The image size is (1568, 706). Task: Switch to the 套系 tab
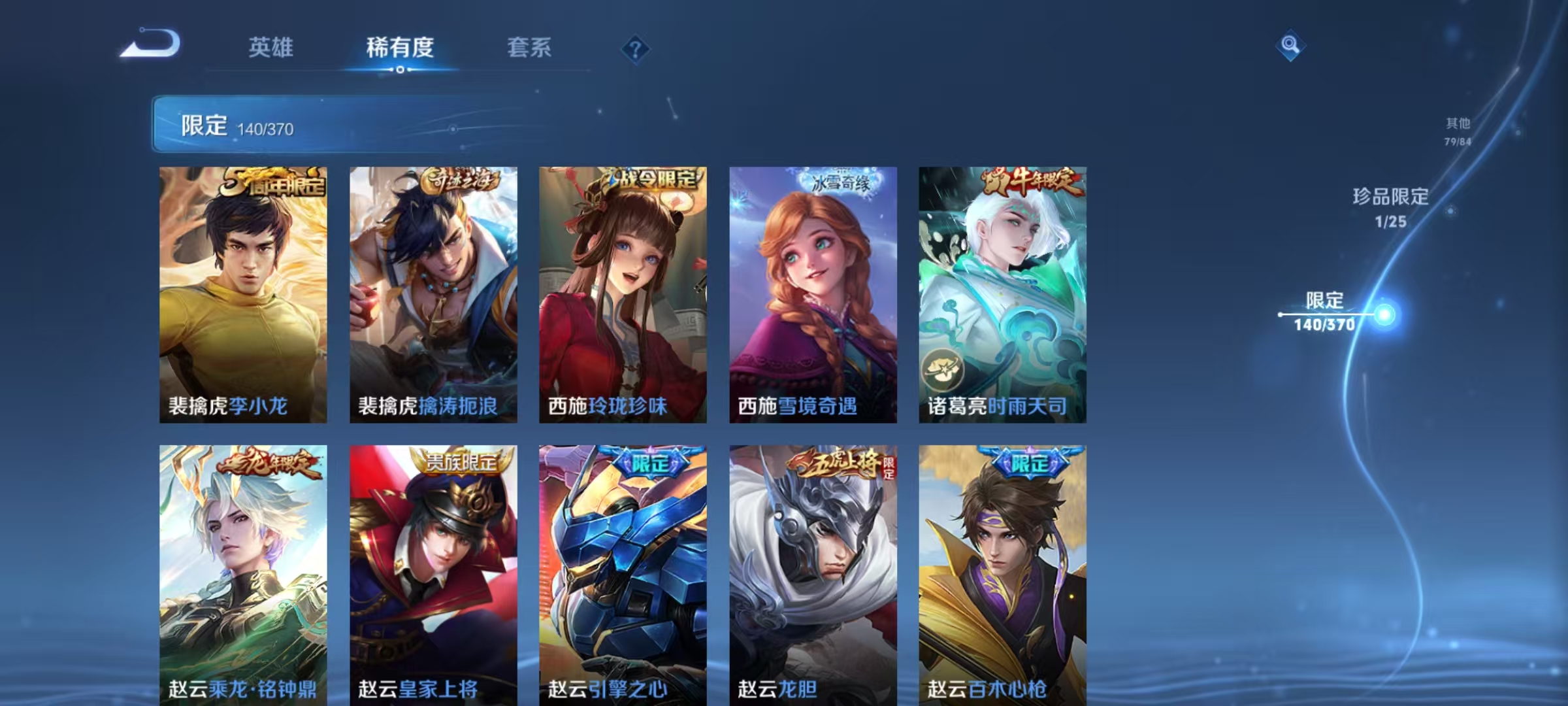[529, 48]
